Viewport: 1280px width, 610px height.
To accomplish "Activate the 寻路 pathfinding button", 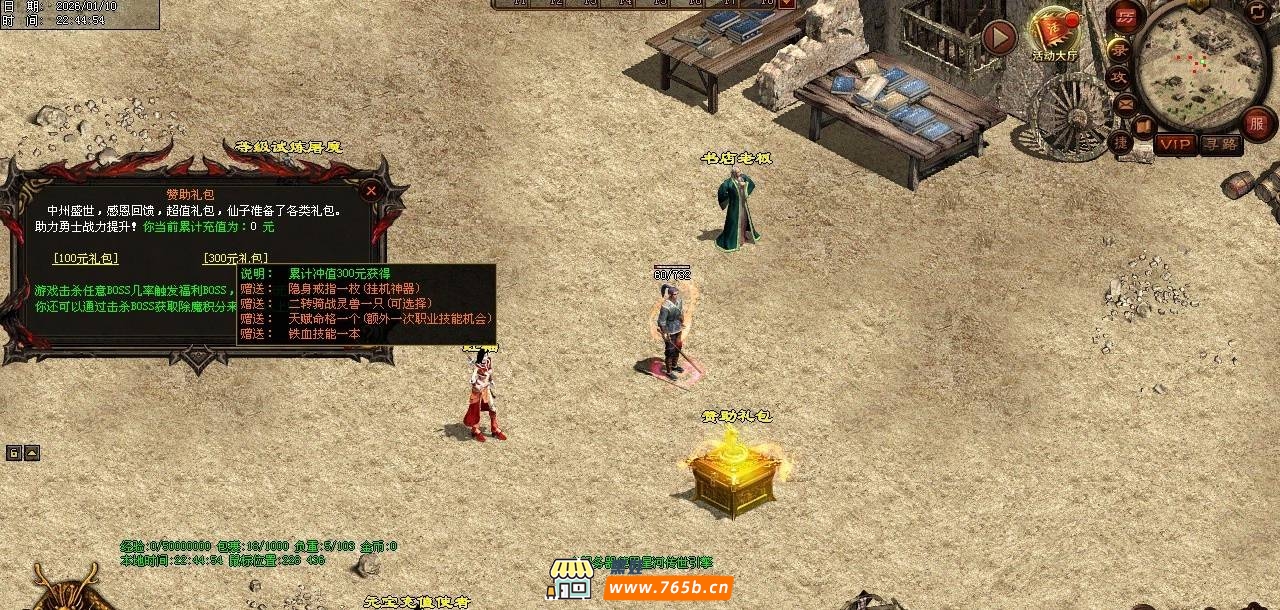I will coord(1221,144).
